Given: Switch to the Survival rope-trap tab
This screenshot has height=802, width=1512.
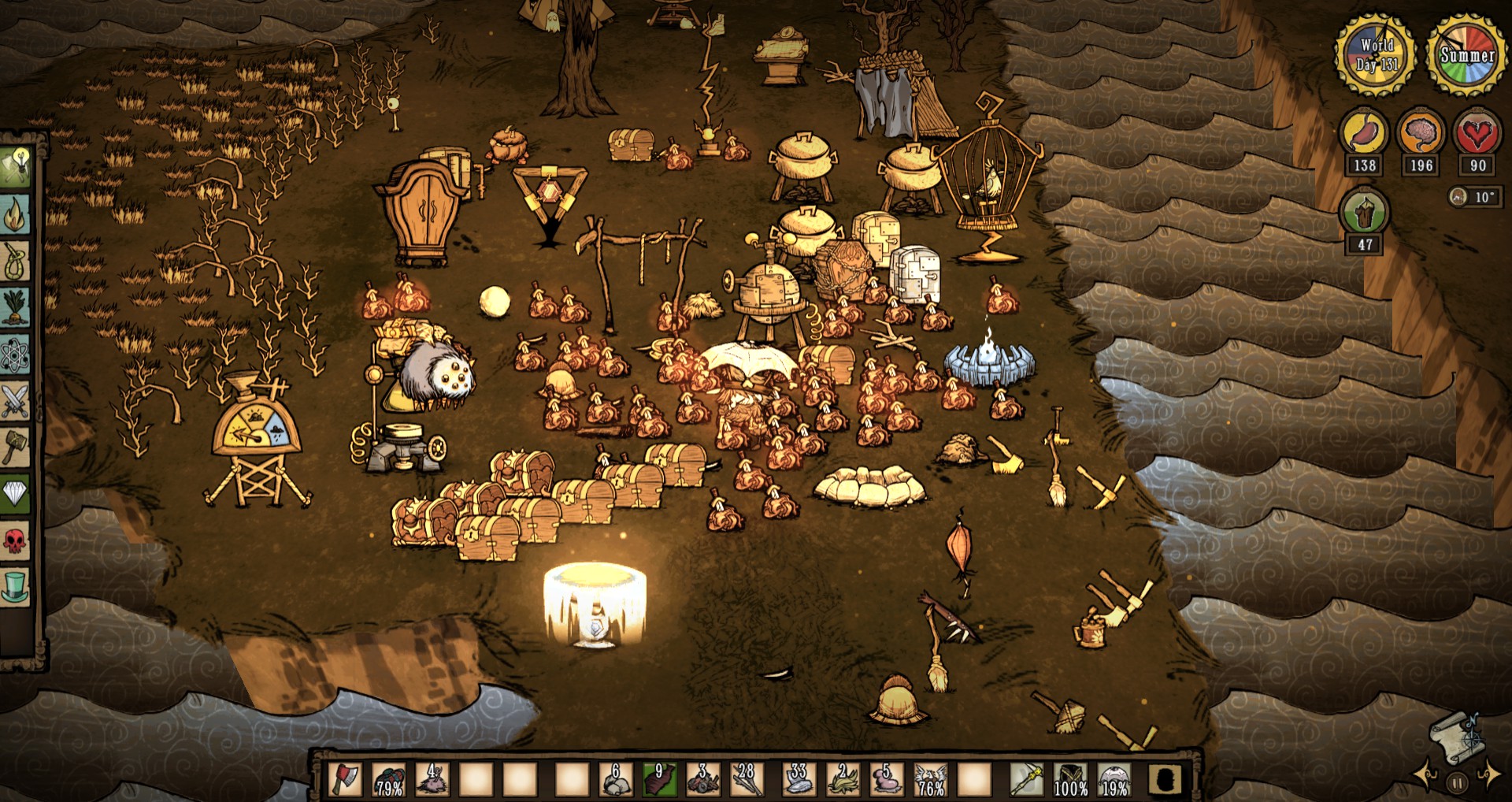Looking at the screenshot, I should 16,260.
